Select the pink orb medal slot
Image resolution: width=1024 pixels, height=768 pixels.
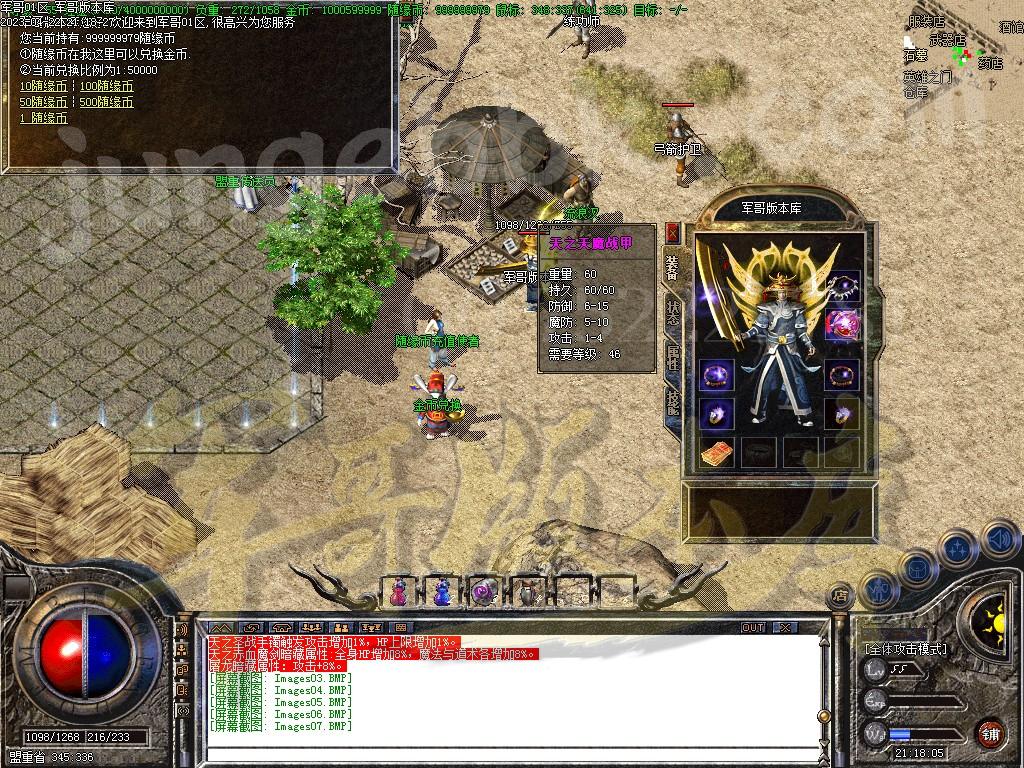tap(843, 324)
